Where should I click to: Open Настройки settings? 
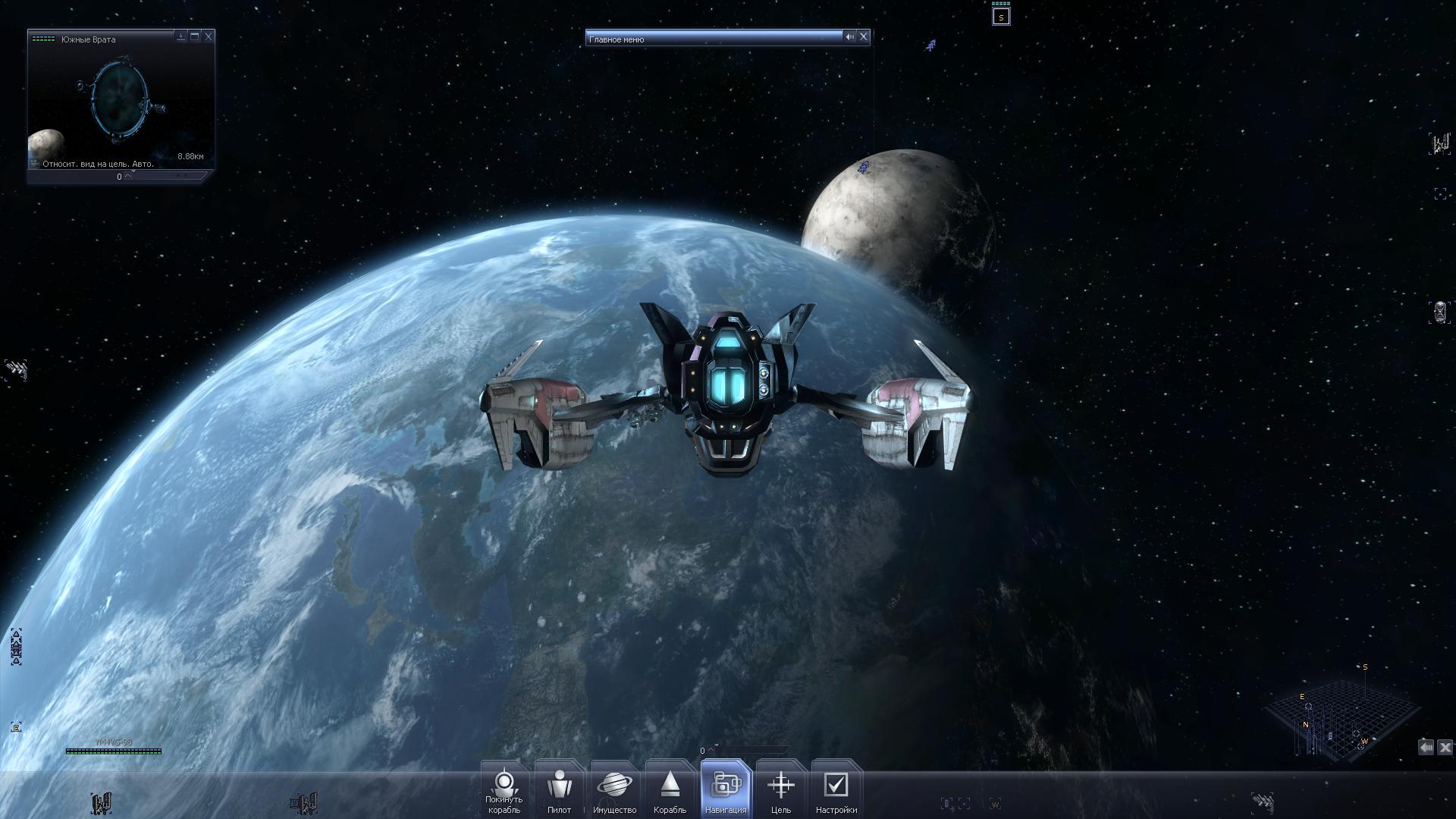pyautogui.click(x=836, y=790)
